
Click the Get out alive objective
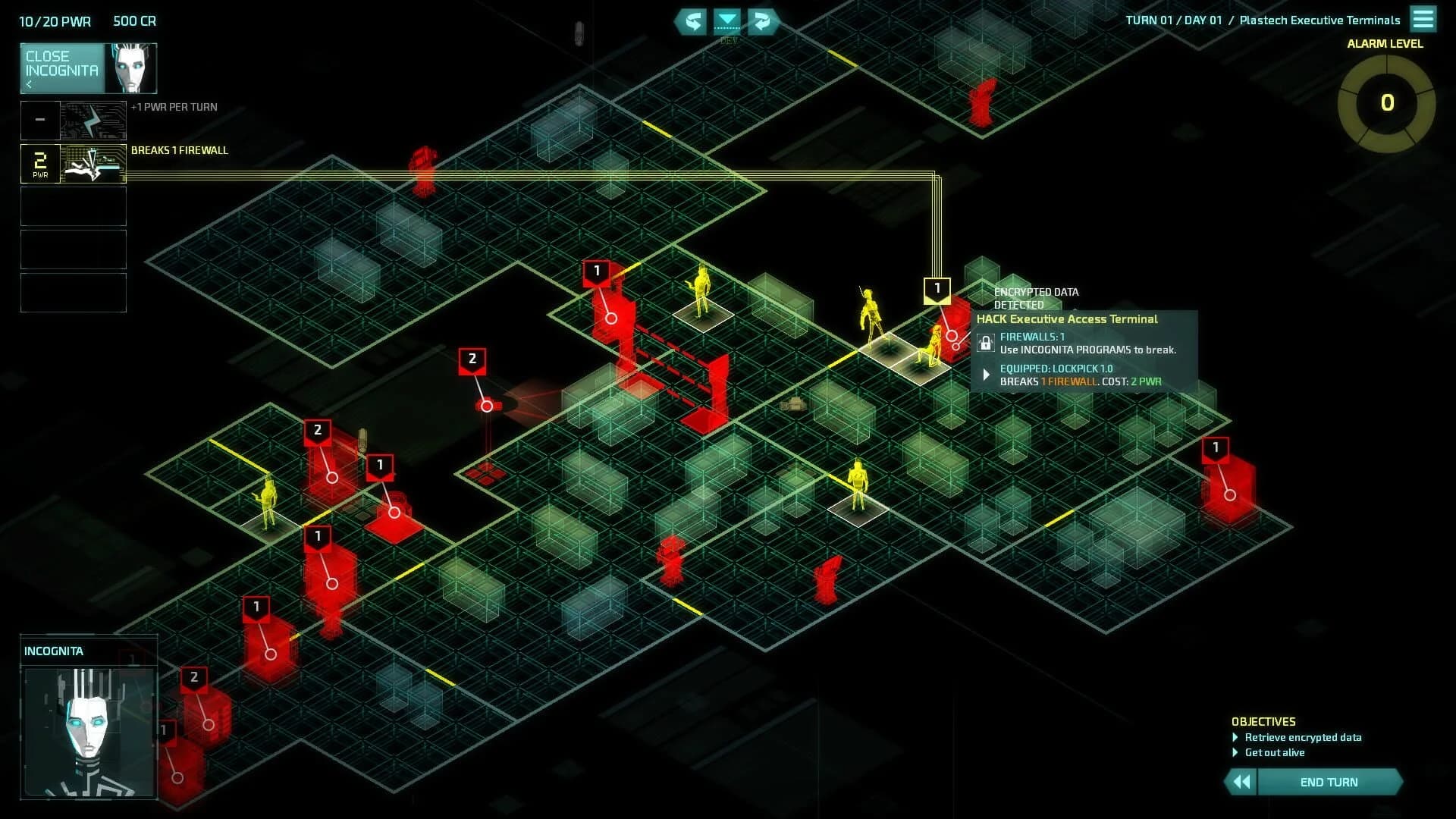1275,752
